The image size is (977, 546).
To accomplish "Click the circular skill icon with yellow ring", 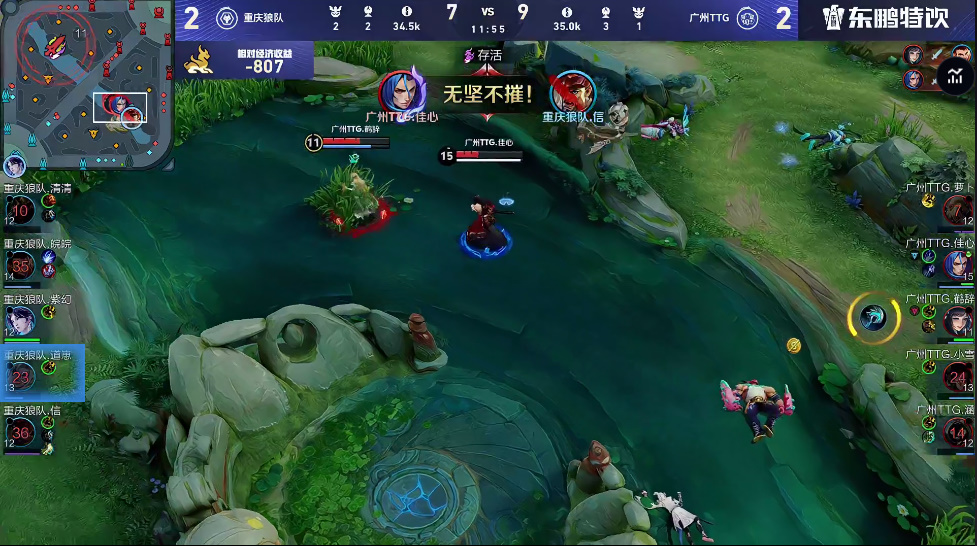I will (867, 317).
